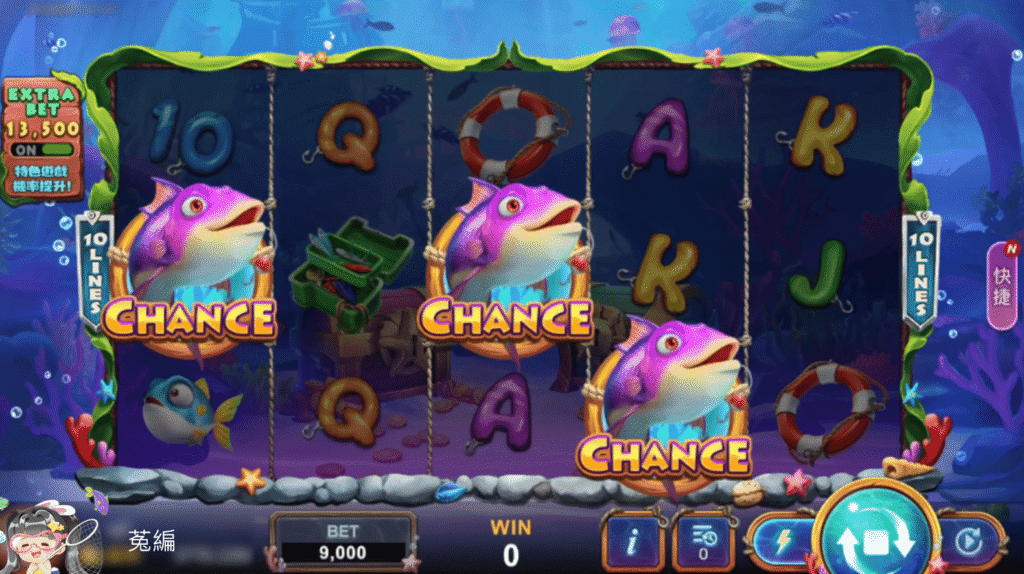The height and width of the screenshot is (574, 1024).
Task: Open the spin history button
Action: coord(703,543)
